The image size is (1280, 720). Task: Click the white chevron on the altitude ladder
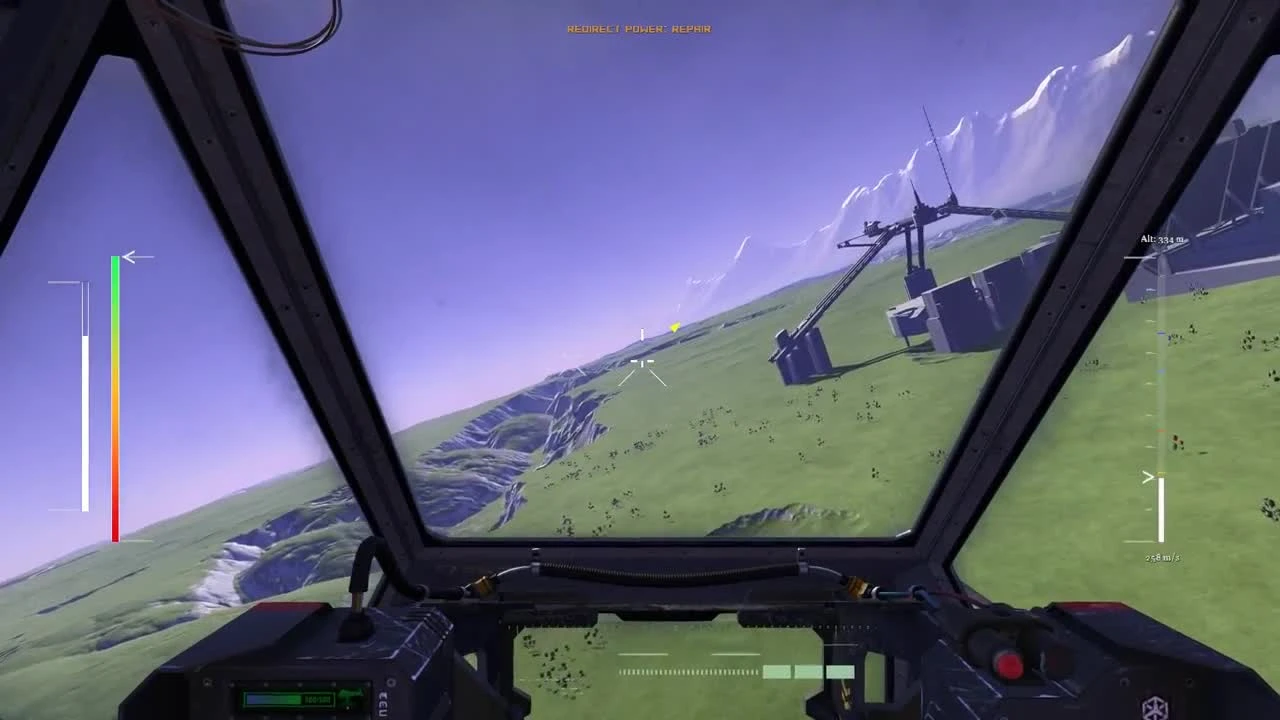point(1149,476)
